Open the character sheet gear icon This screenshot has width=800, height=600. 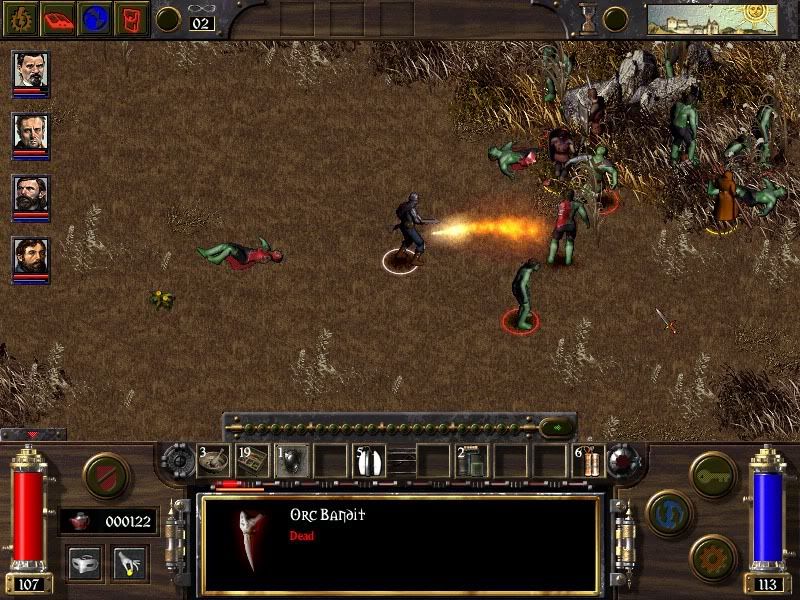pos(18,18)
